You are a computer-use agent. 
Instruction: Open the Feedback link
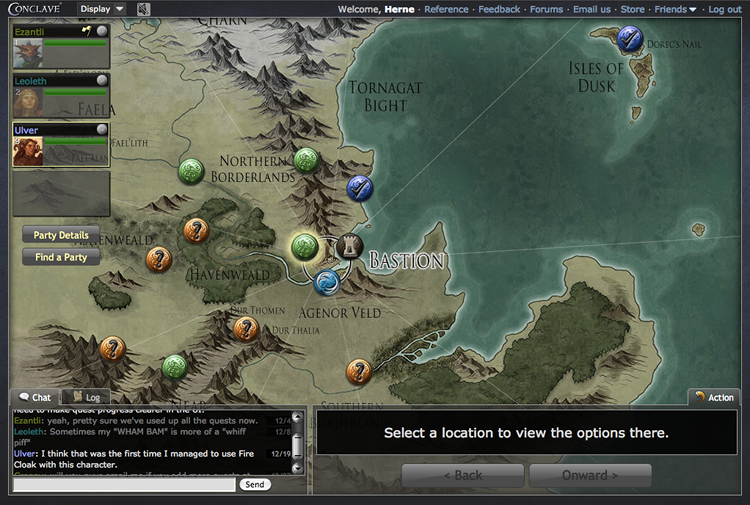[499, 9]
